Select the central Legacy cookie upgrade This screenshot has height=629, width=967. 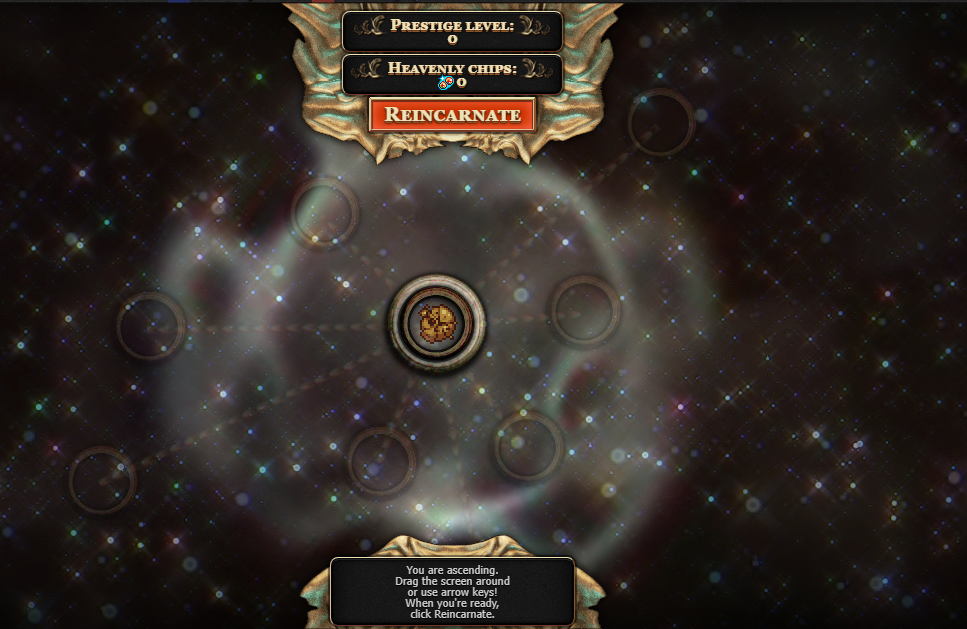[437, 322]
